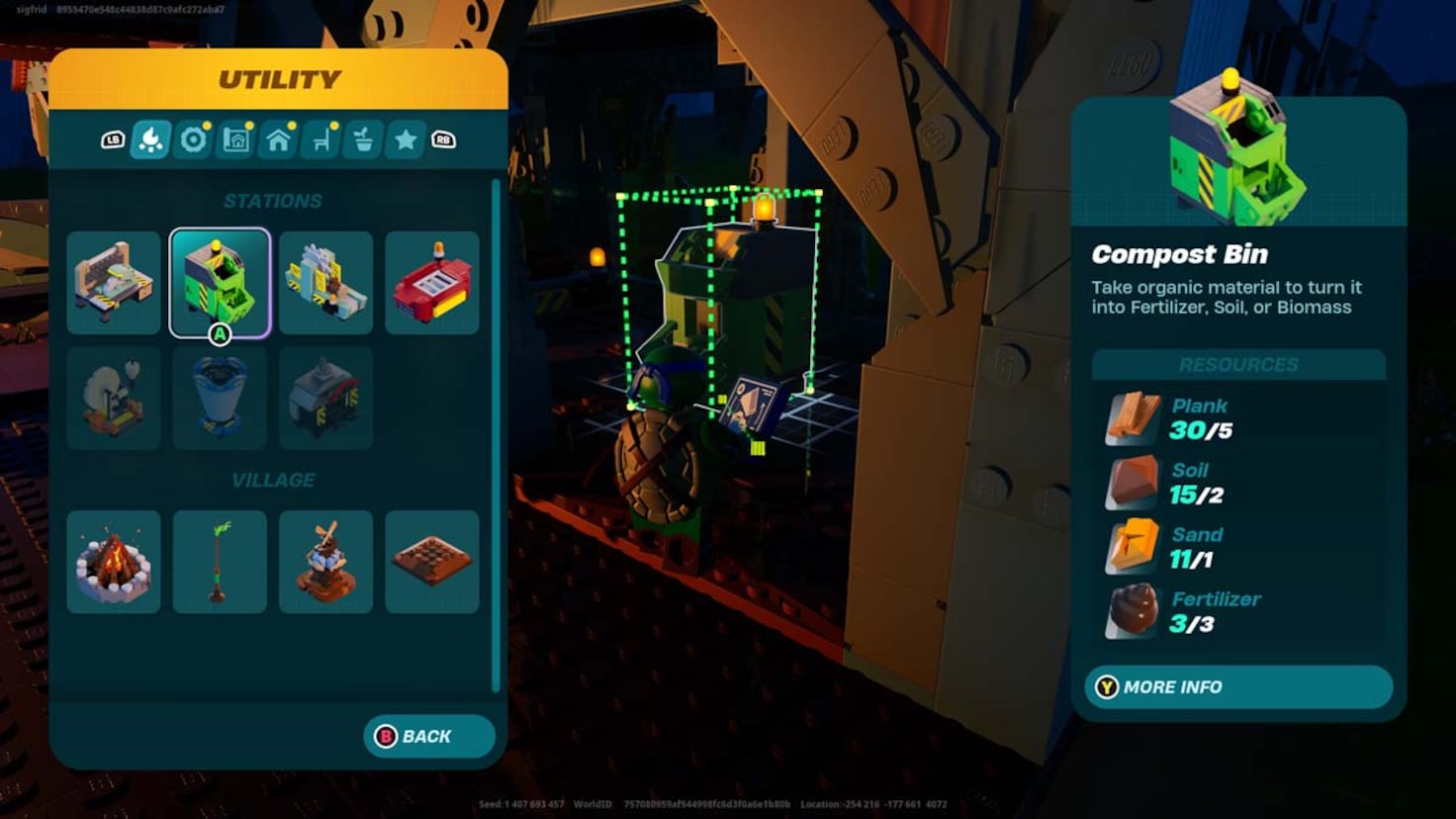Open the chair Furniture category icon
1456x819 pixels.
tap(319, 139)
